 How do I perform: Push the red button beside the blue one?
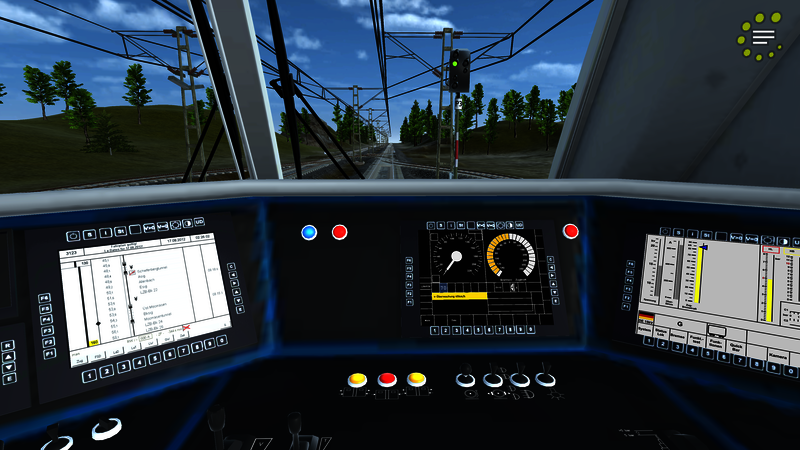[x=339, y=232]
